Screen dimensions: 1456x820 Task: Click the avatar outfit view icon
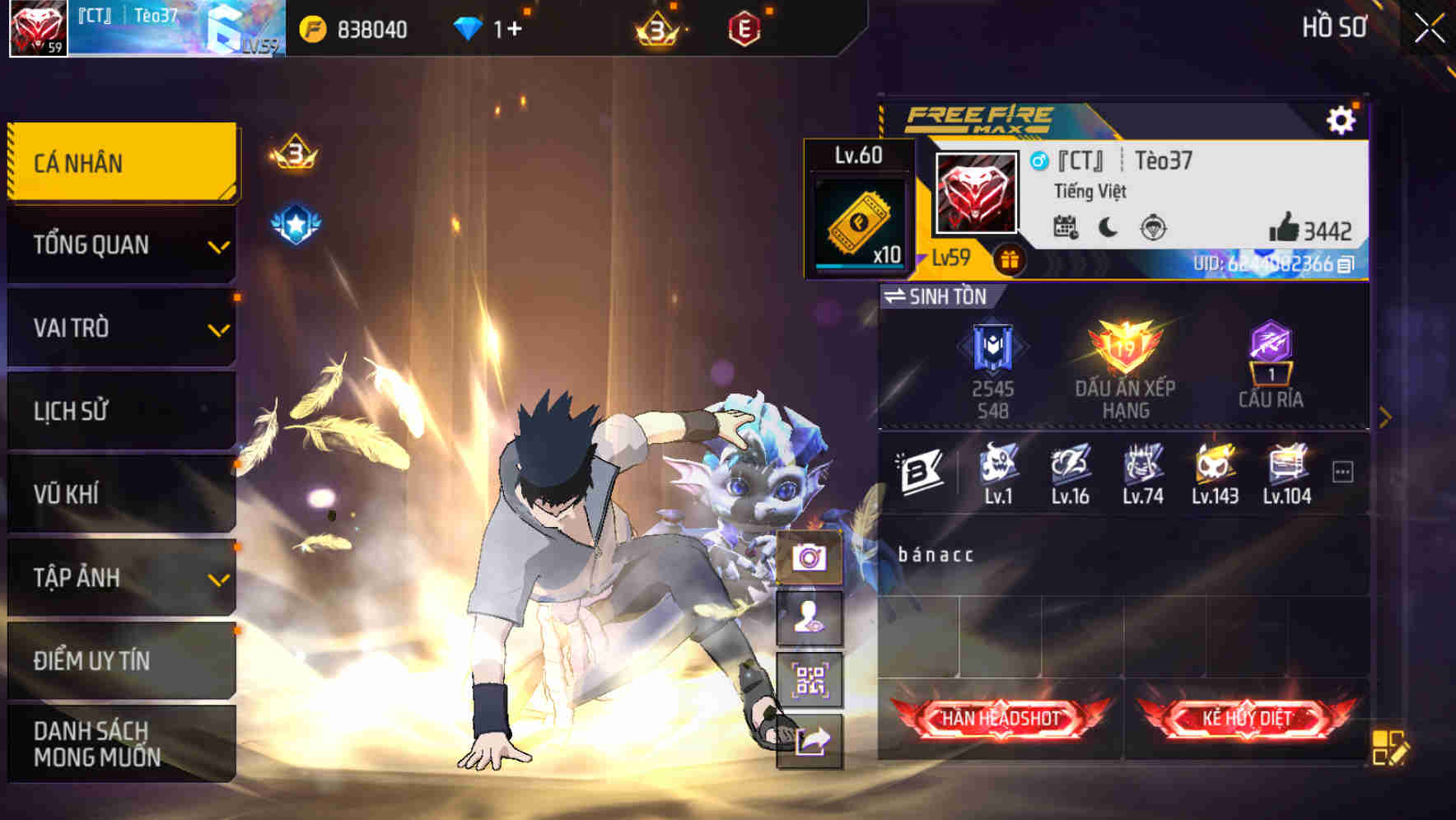click(x=811, y=618)
